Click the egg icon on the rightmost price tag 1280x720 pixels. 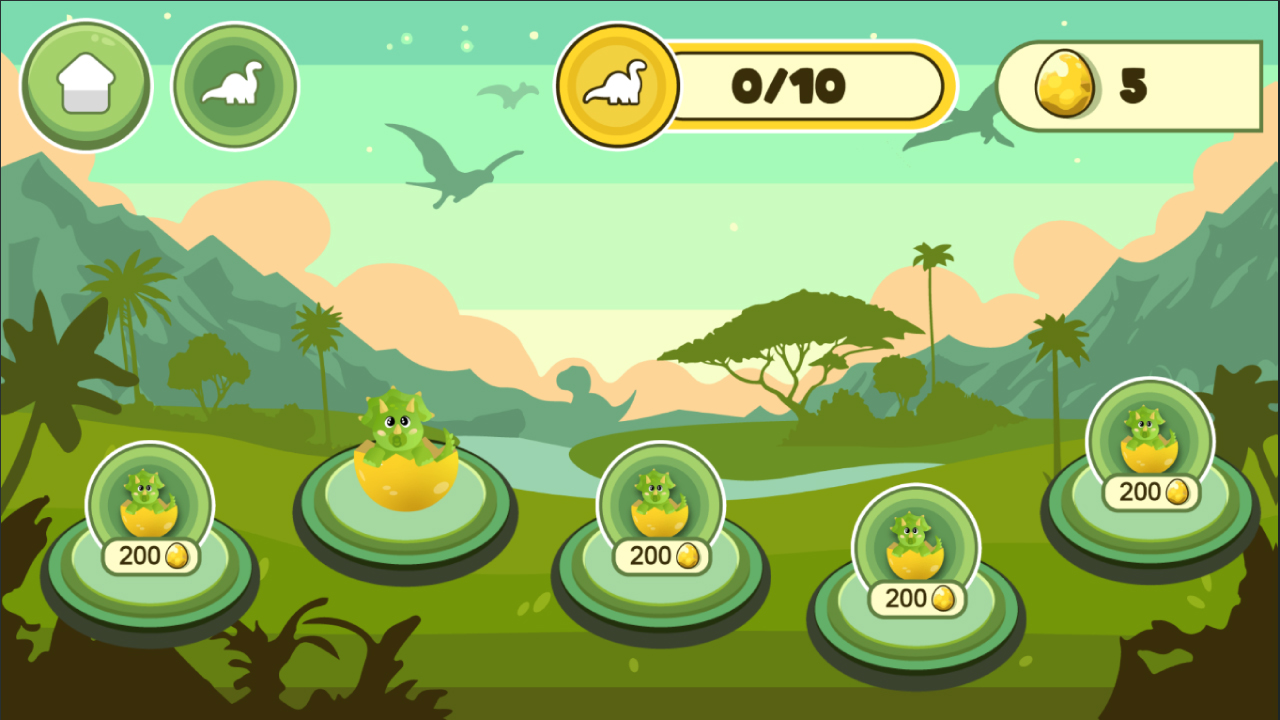point(1177,492)
